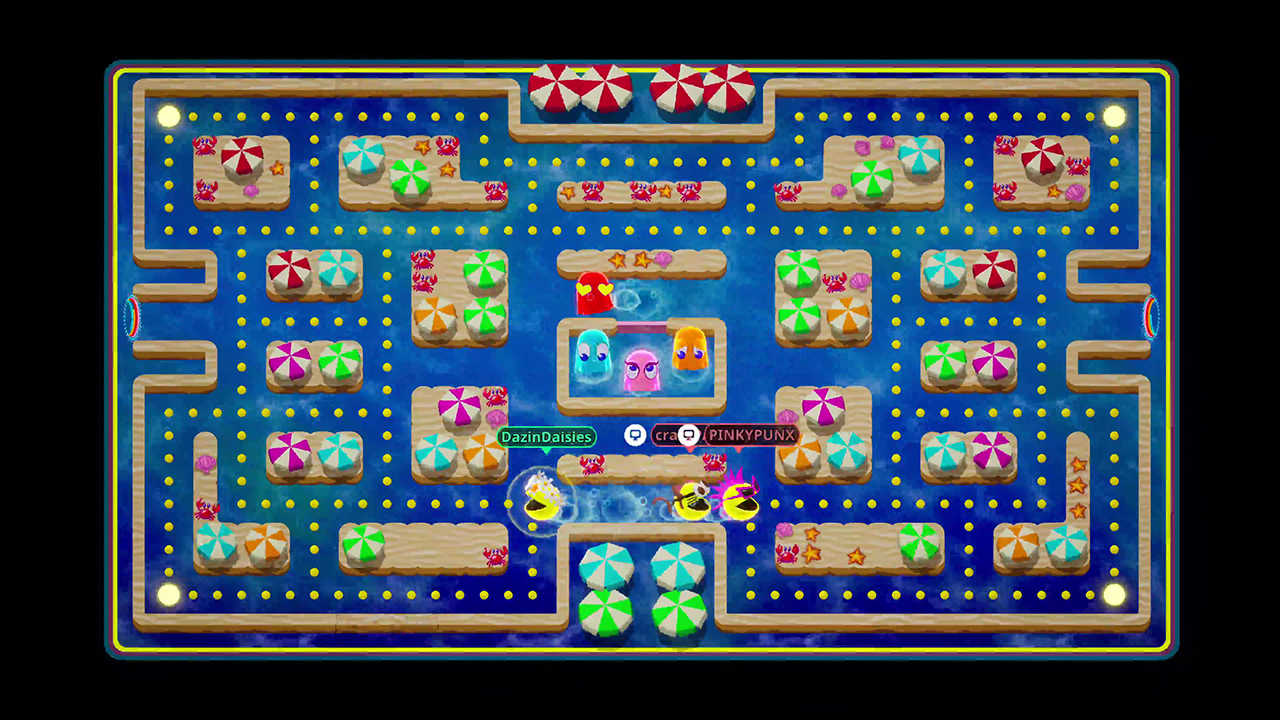Select the cyan ghost inside the ghost pen
This screenshot has width=1280, height=720.
coord(592,356)
